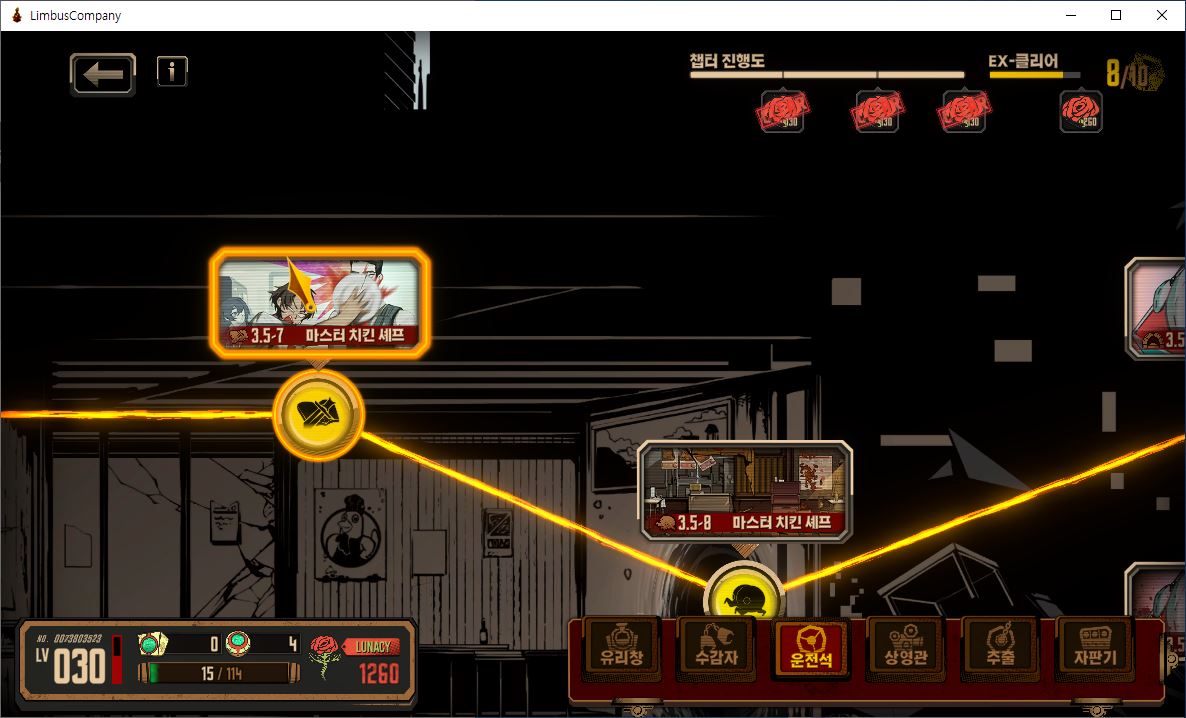Image resolution: width=1186 pixels, height=718 pixels.
Task: Claim the EX-클리어 rose reward
Action: click(1081, 112)
